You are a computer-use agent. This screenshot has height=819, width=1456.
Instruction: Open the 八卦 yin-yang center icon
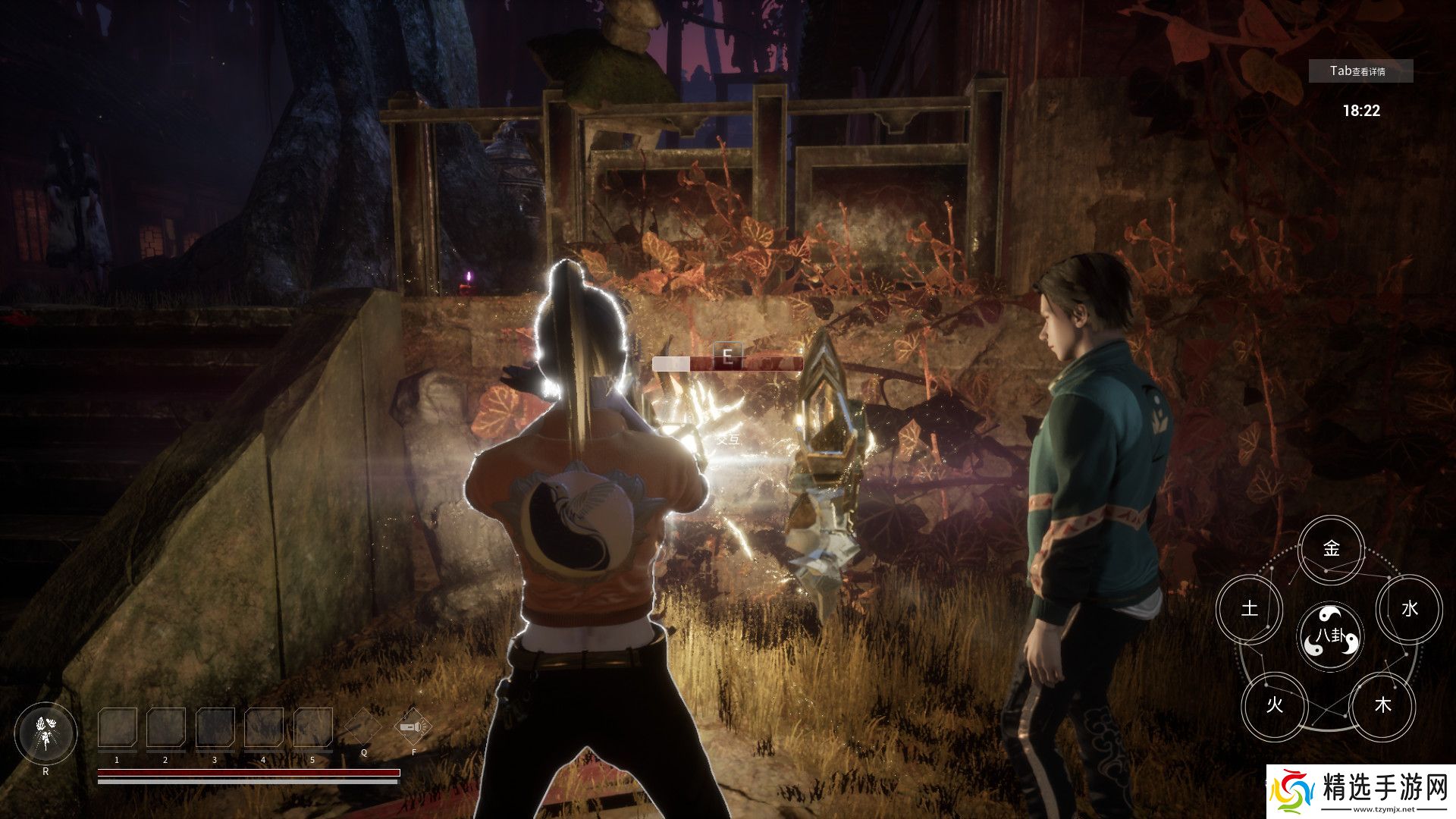(1330, 637)
